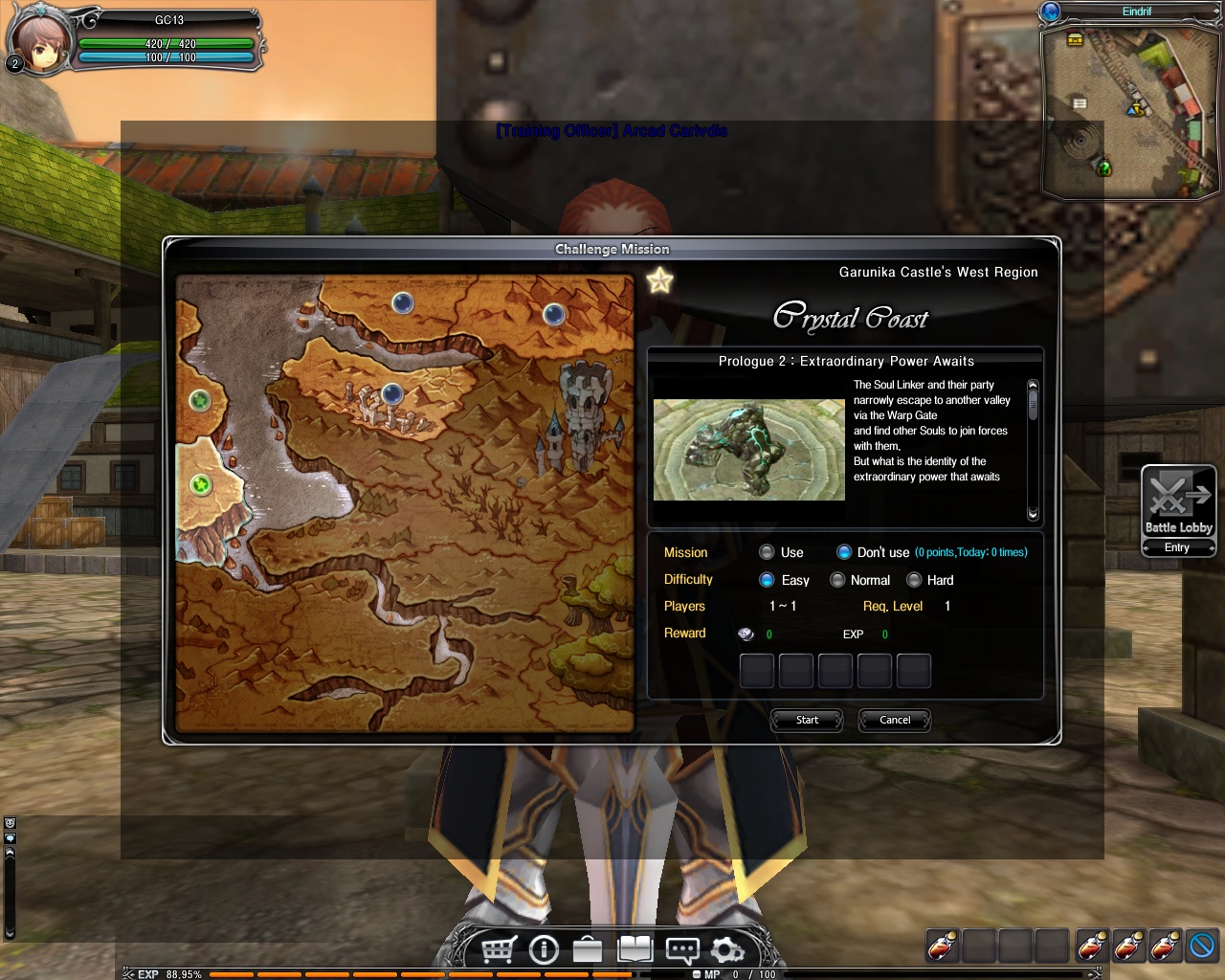Set difficulty to Hard
This screenshot has width=1225, height=980.
coord(914,580)
